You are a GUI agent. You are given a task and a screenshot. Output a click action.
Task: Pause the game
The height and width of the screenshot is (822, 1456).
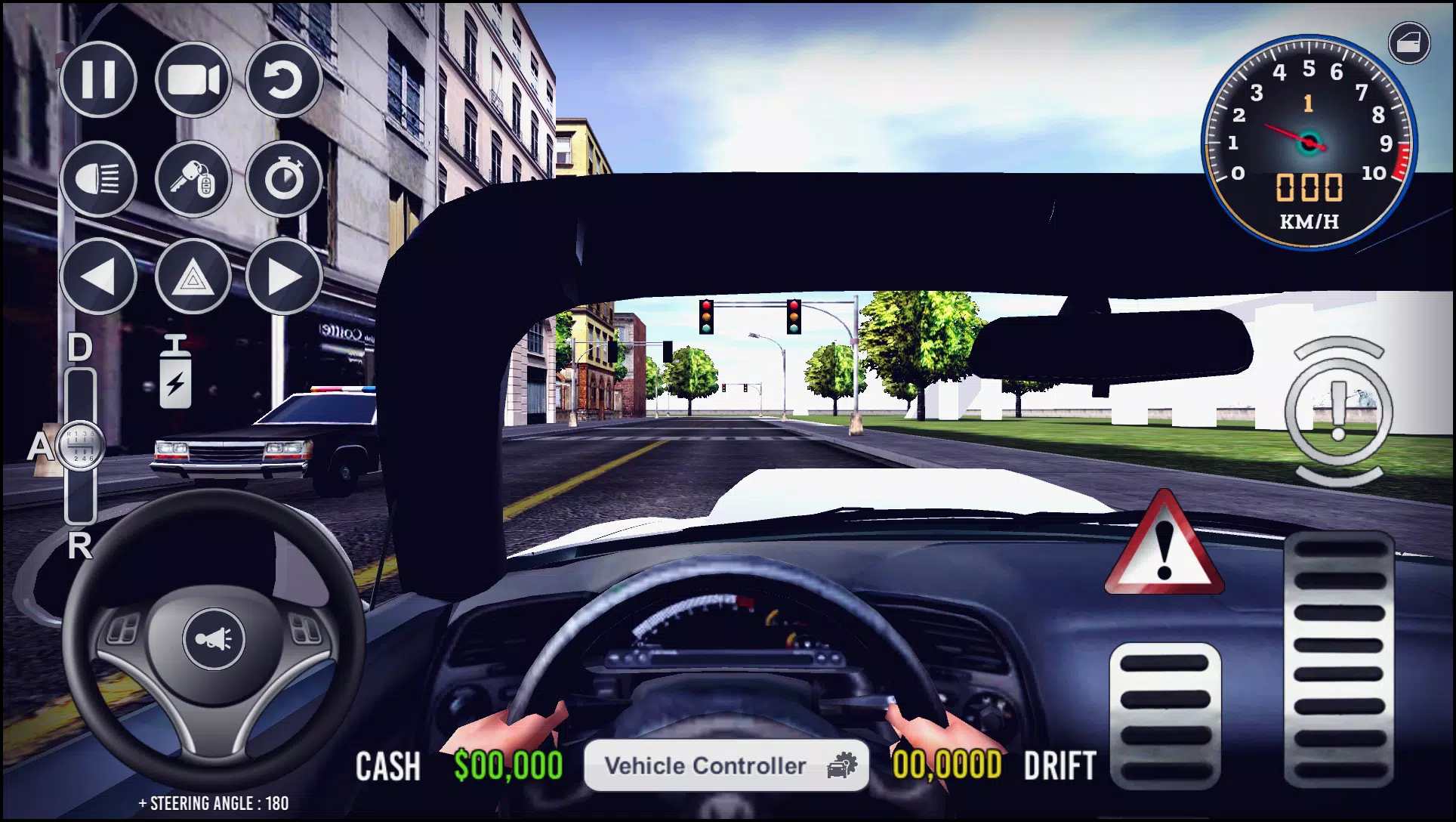point(100,79)
